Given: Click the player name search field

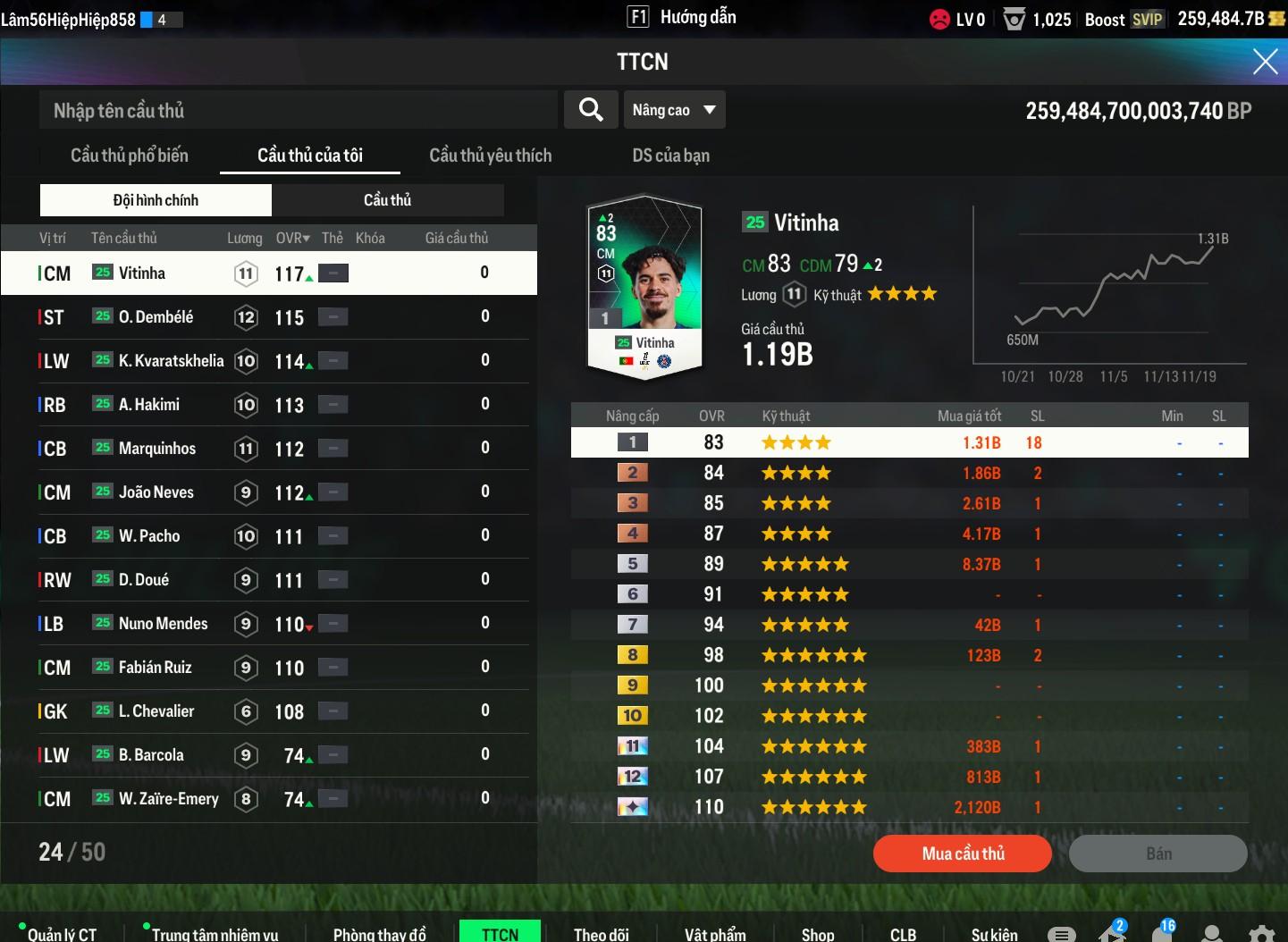Looking at the screenshot, I should [x=298, y=111].
